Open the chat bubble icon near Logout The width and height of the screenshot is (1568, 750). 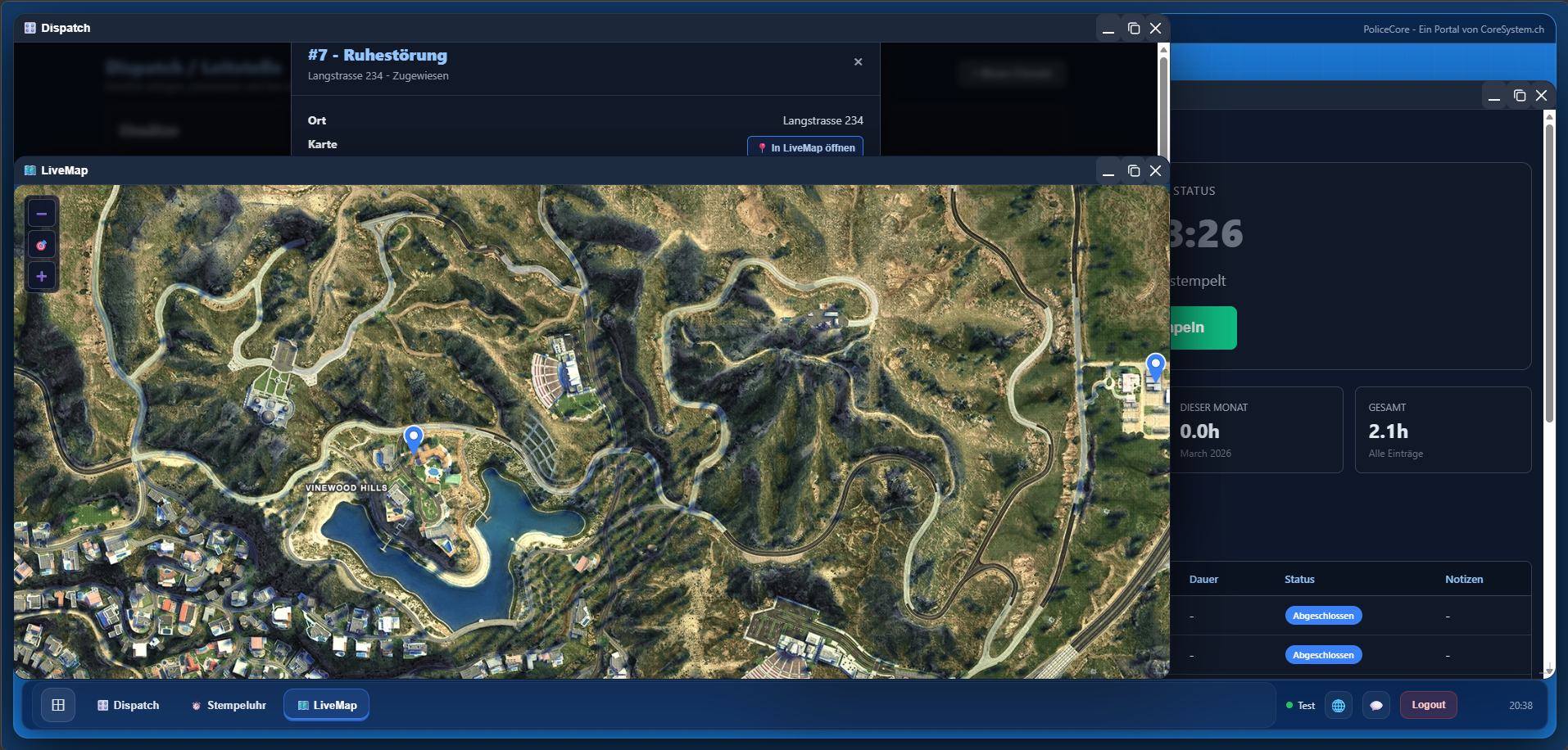point(1376,705)
